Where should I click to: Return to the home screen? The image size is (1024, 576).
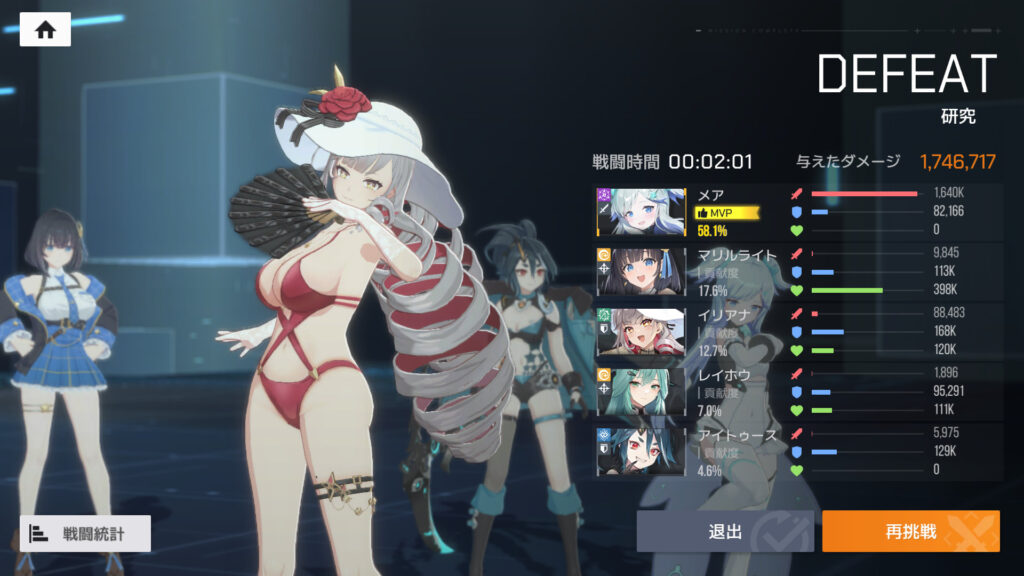tap(45, 30)
